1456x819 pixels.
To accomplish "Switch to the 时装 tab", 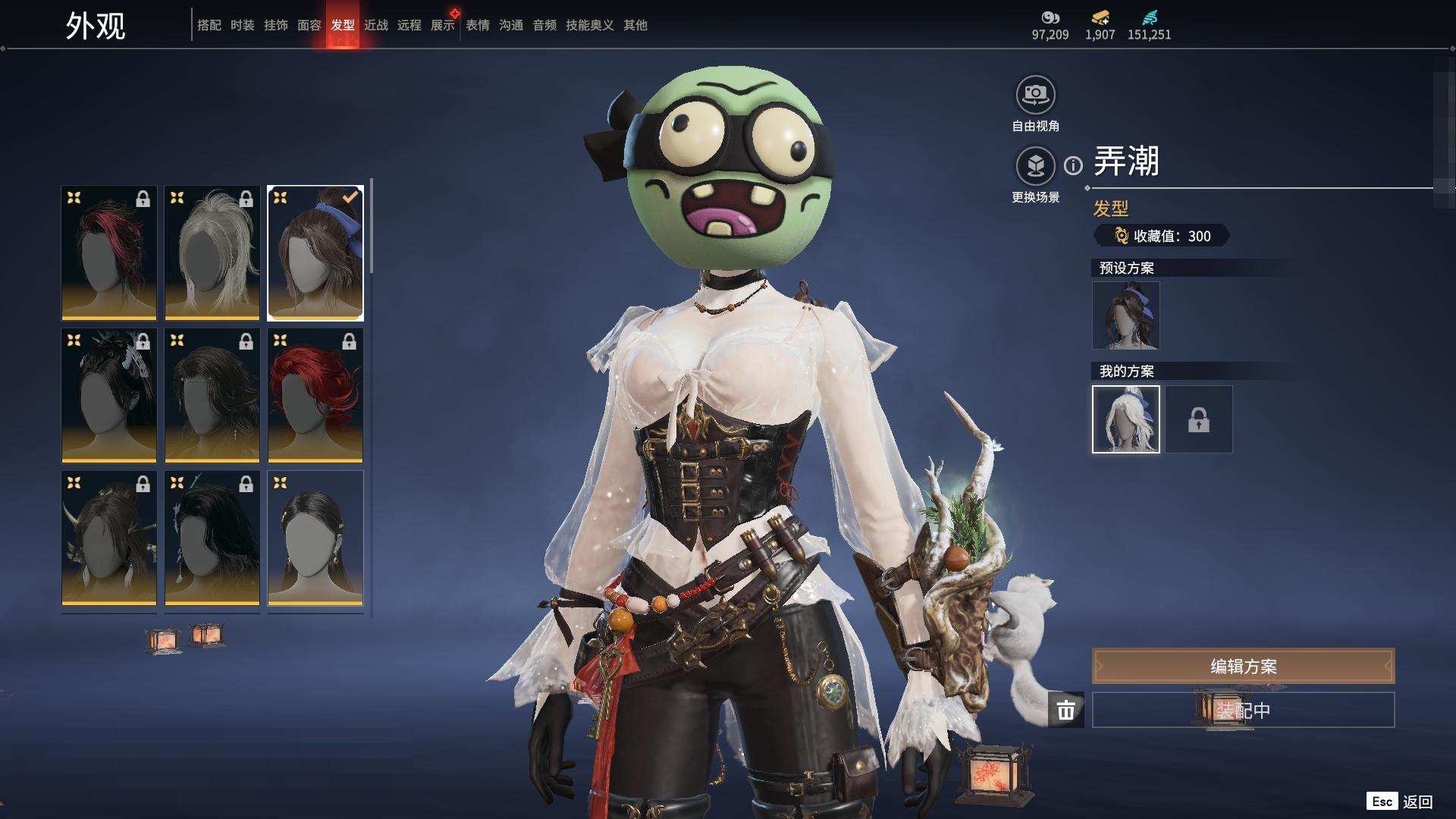I will click(243, 25).
